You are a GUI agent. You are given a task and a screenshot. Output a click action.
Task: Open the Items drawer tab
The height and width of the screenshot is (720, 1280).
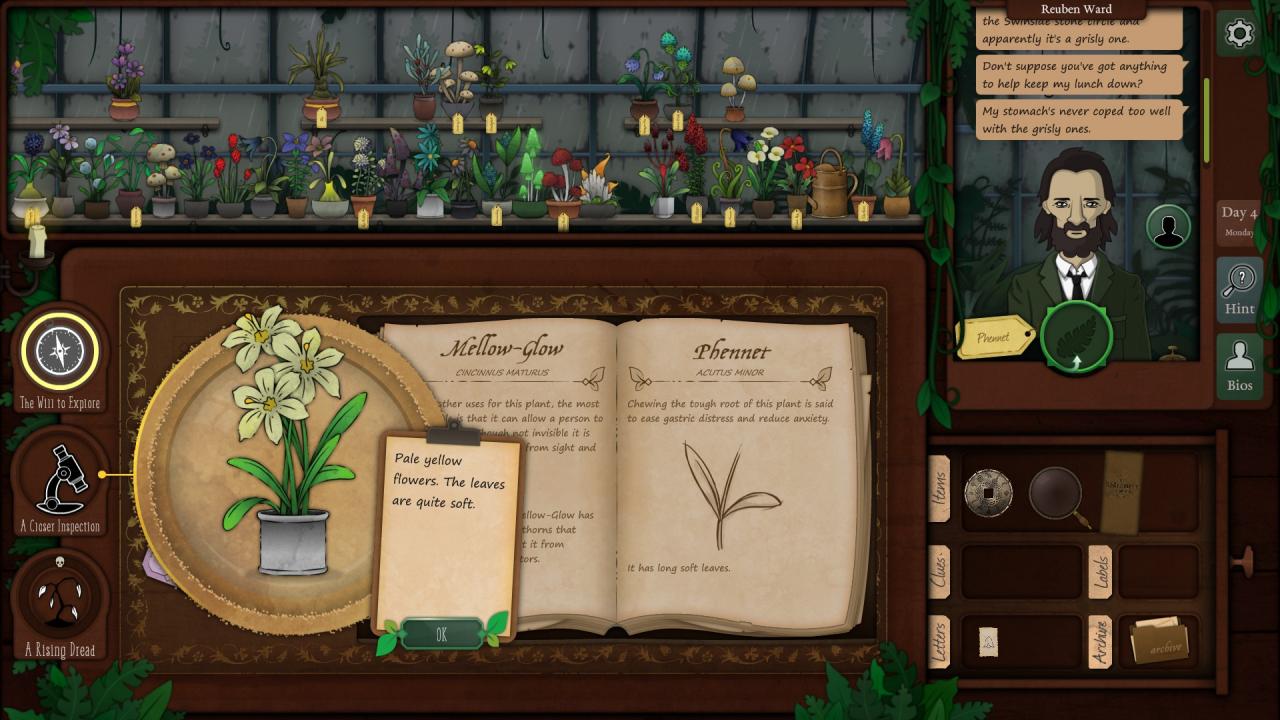click(939, 490)
